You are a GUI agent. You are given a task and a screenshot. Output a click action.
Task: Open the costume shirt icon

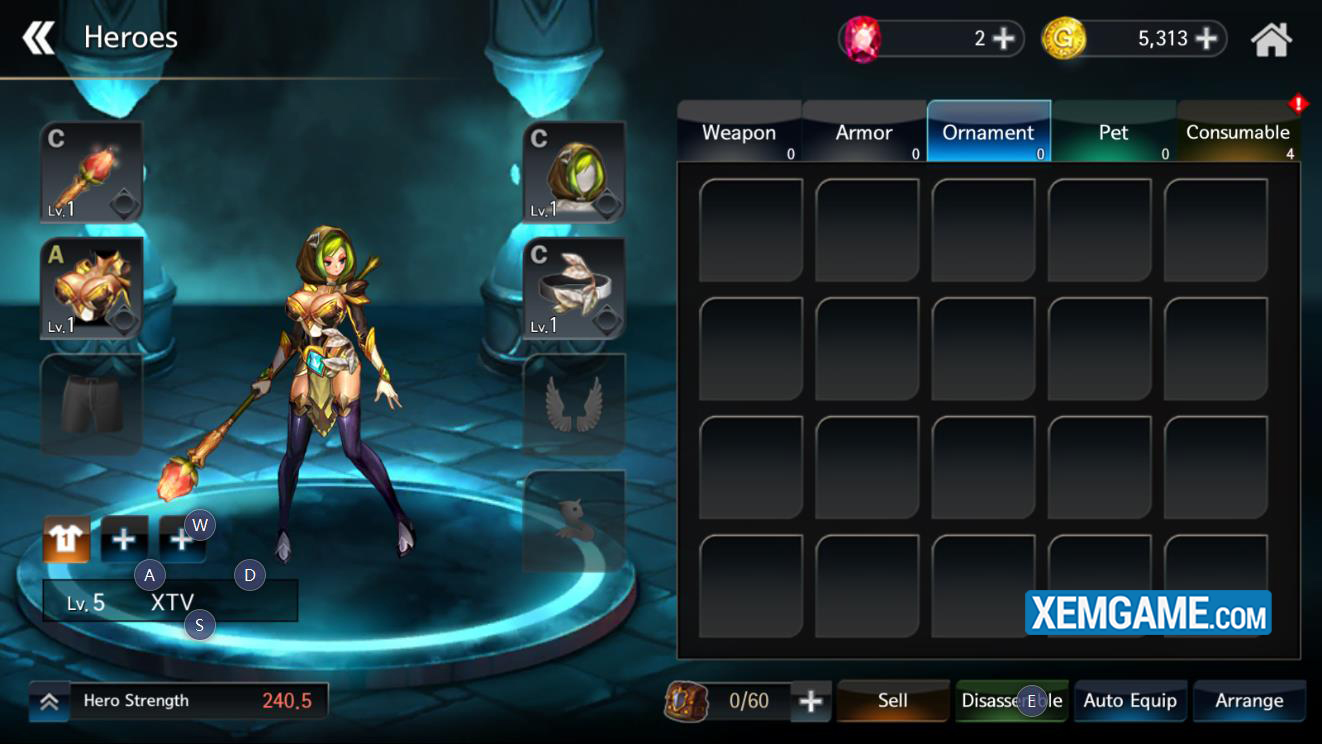[67, 540]
